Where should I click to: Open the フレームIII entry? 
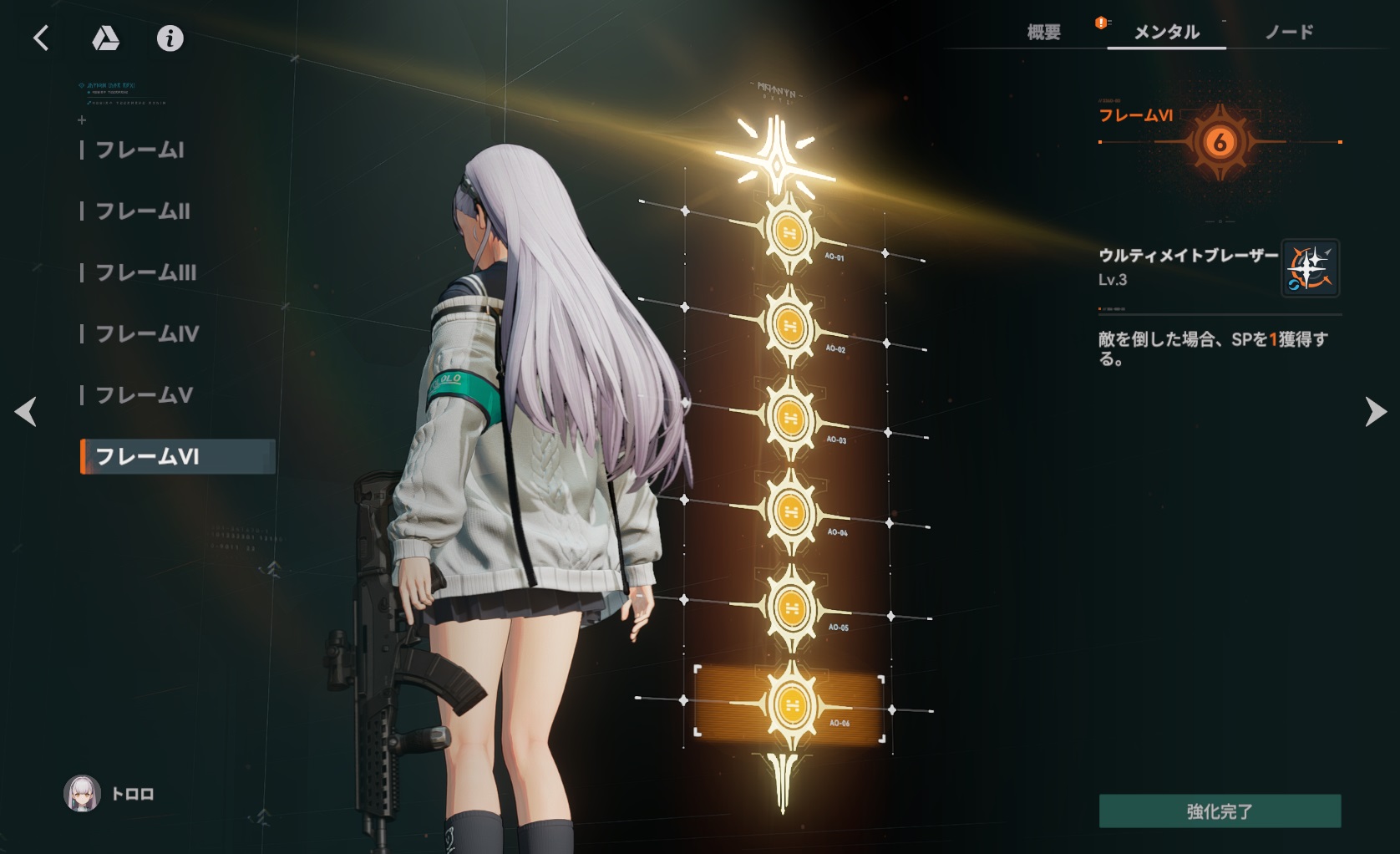click(146, 272)
